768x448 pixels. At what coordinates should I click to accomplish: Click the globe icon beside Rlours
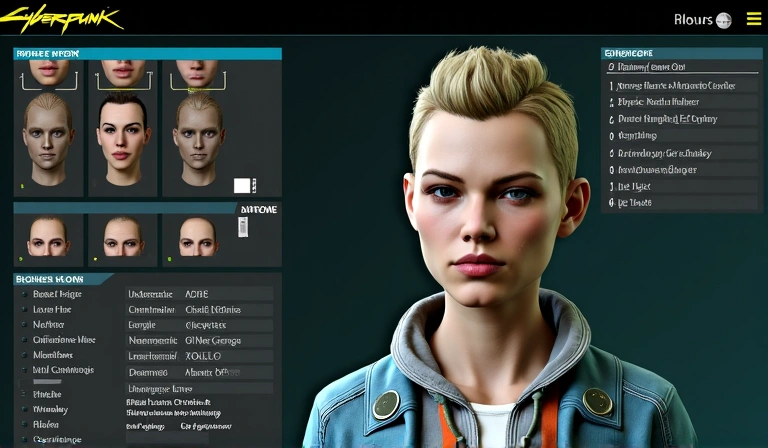[723, 20]
